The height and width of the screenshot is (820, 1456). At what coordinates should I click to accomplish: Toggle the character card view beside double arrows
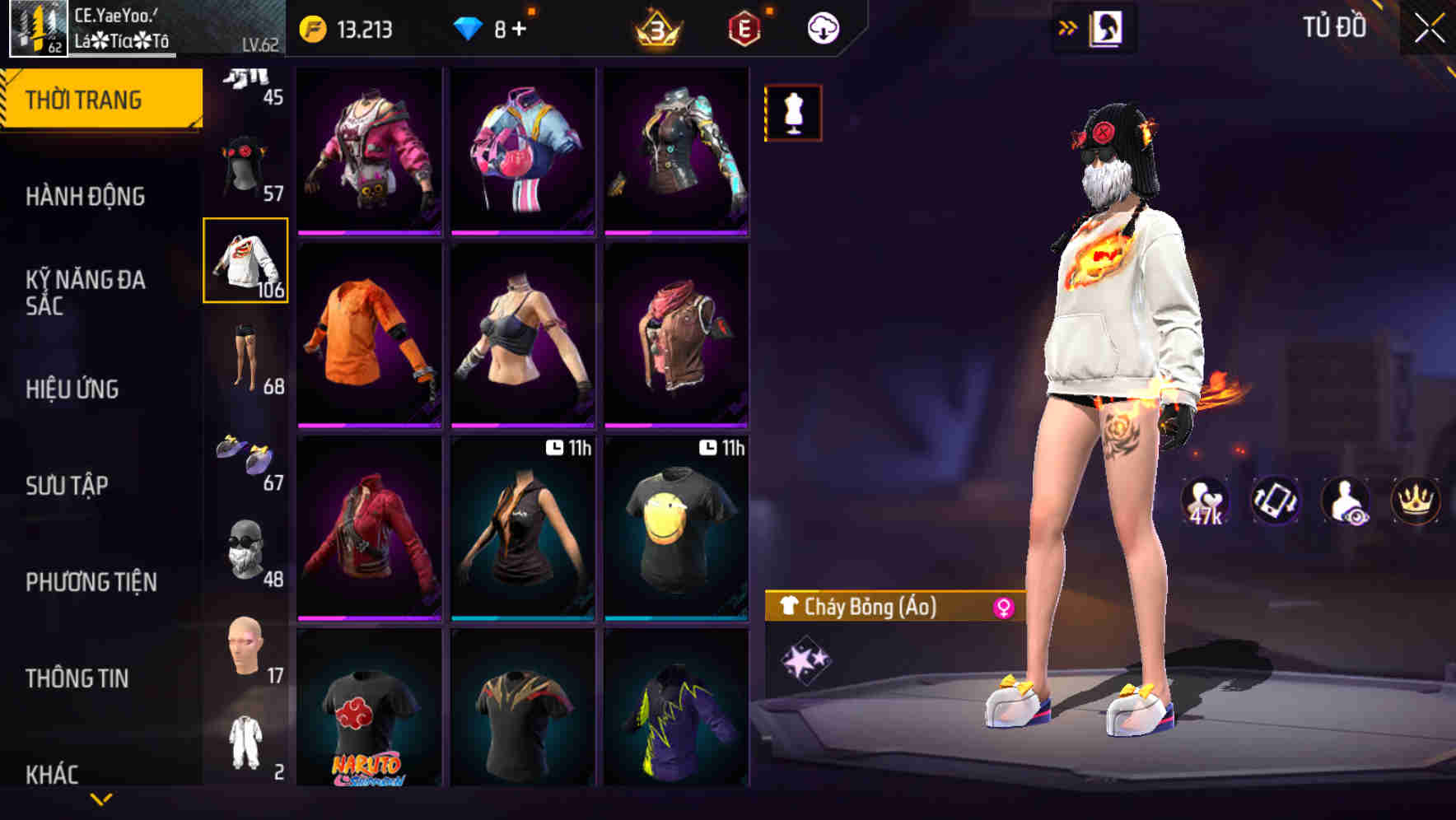pos(1108,26)
